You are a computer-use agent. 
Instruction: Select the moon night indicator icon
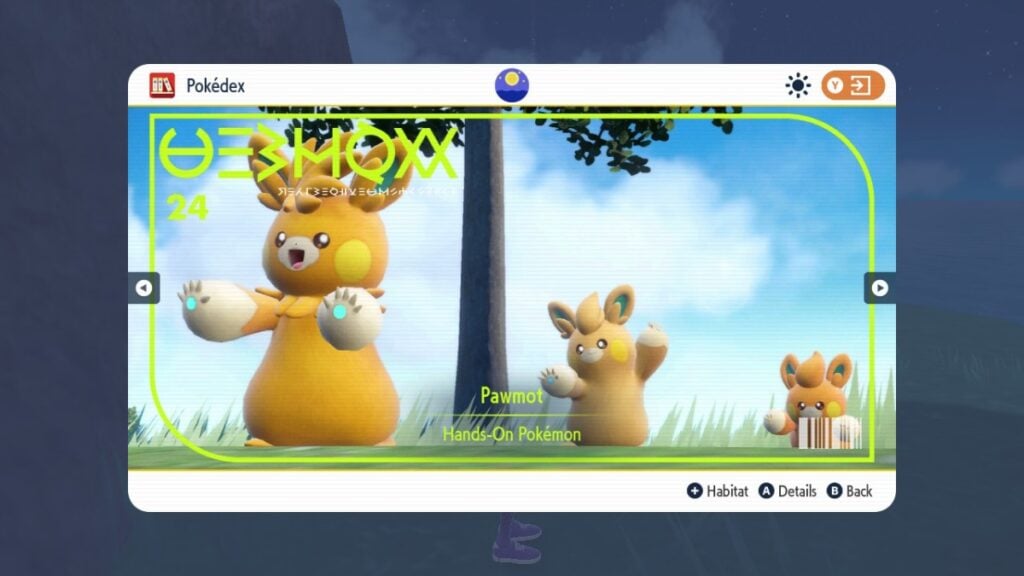pyautogui.click(x=512, y=86)
